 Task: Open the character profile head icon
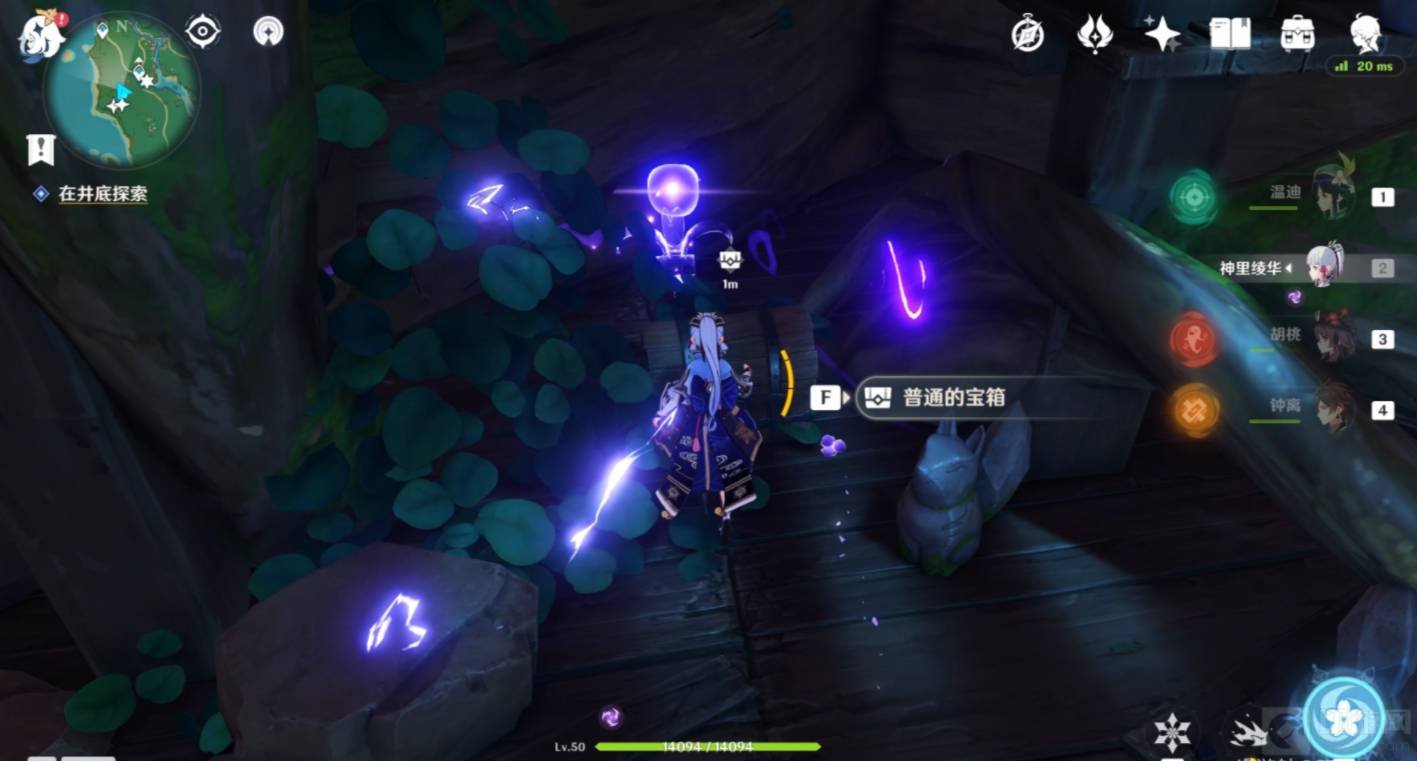pyautogui.click(x=1366, y=33)
